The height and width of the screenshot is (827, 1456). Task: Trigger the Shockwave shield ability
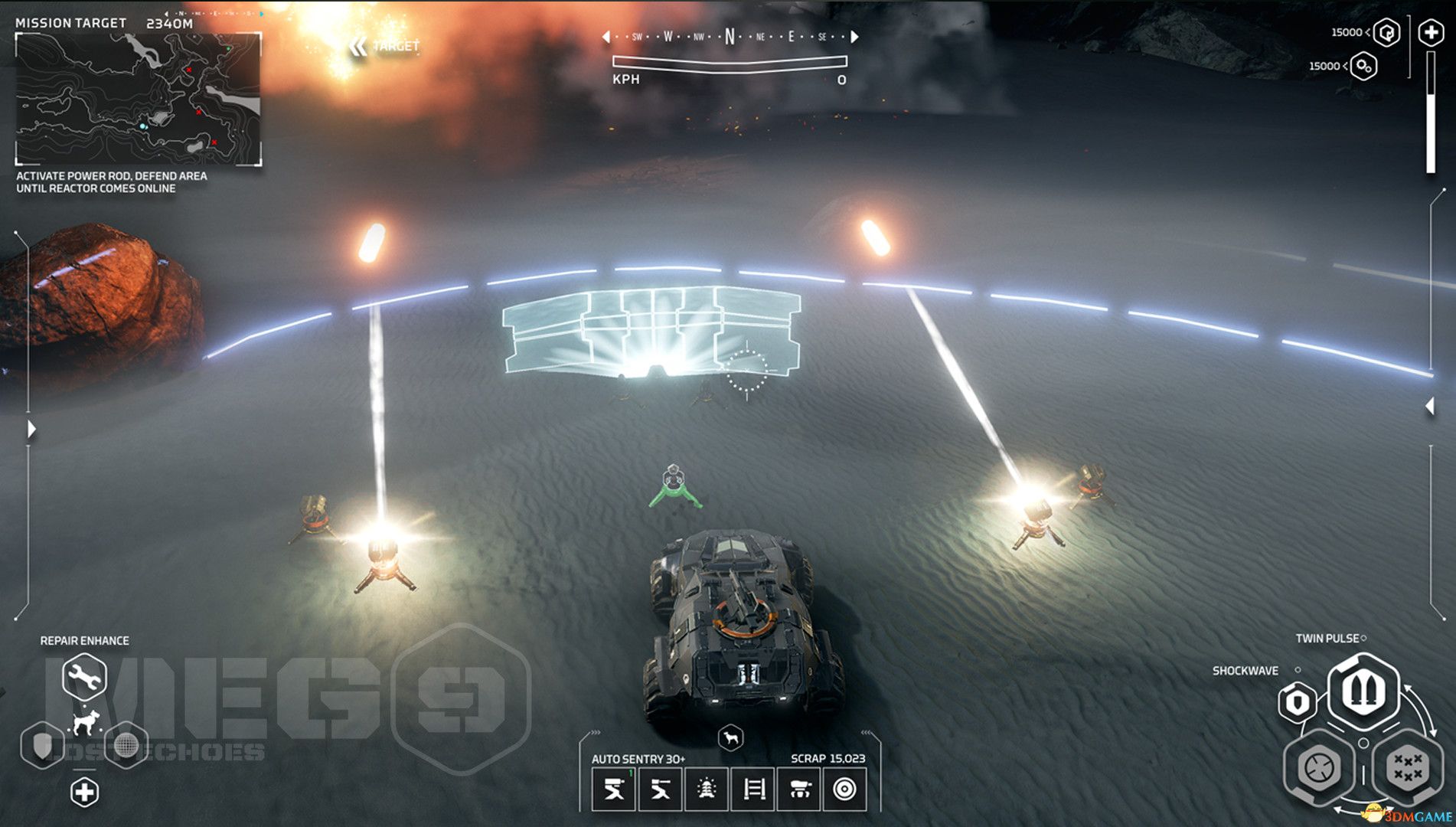1298,702
